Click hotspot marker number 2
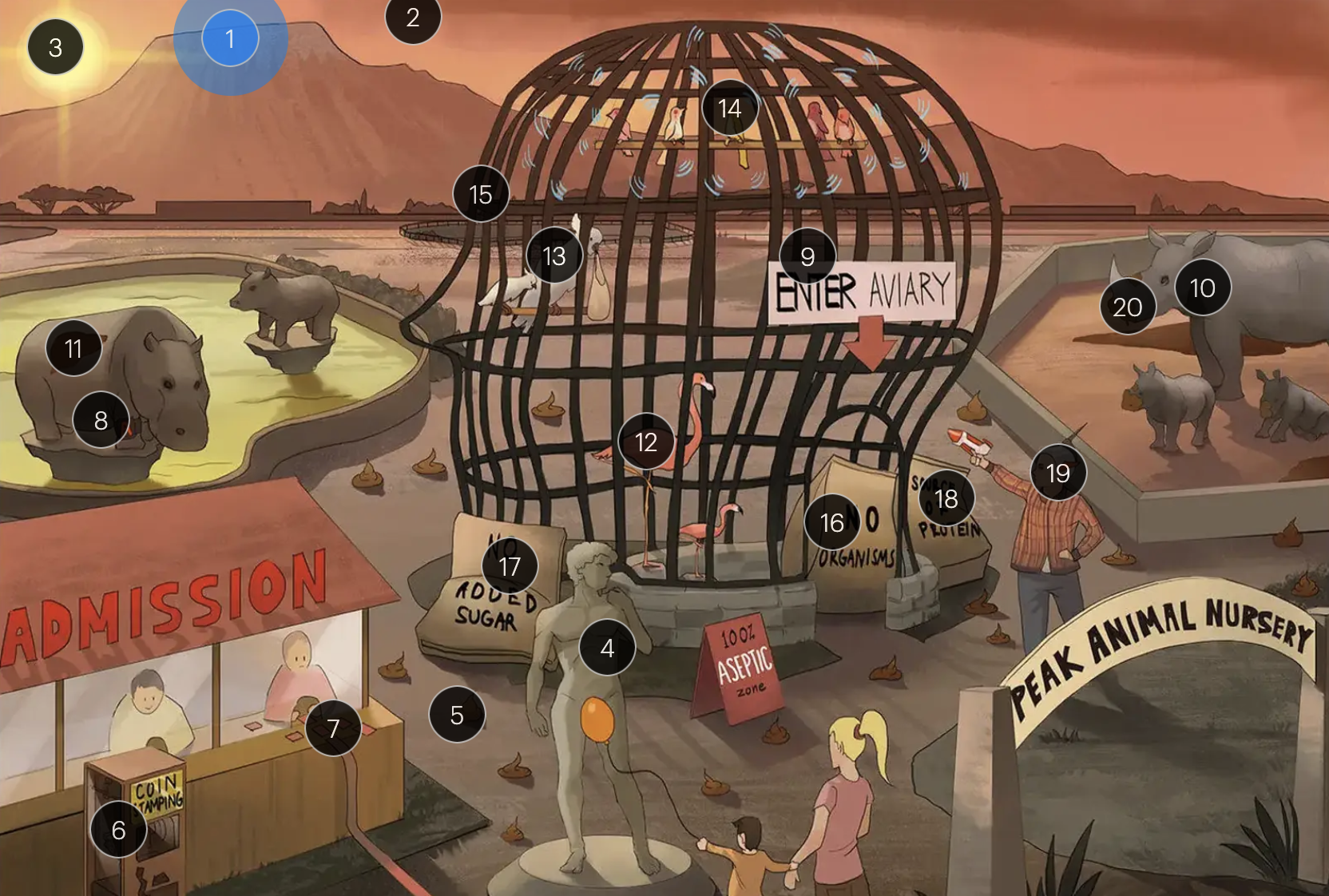 click(x=413, y=18)
